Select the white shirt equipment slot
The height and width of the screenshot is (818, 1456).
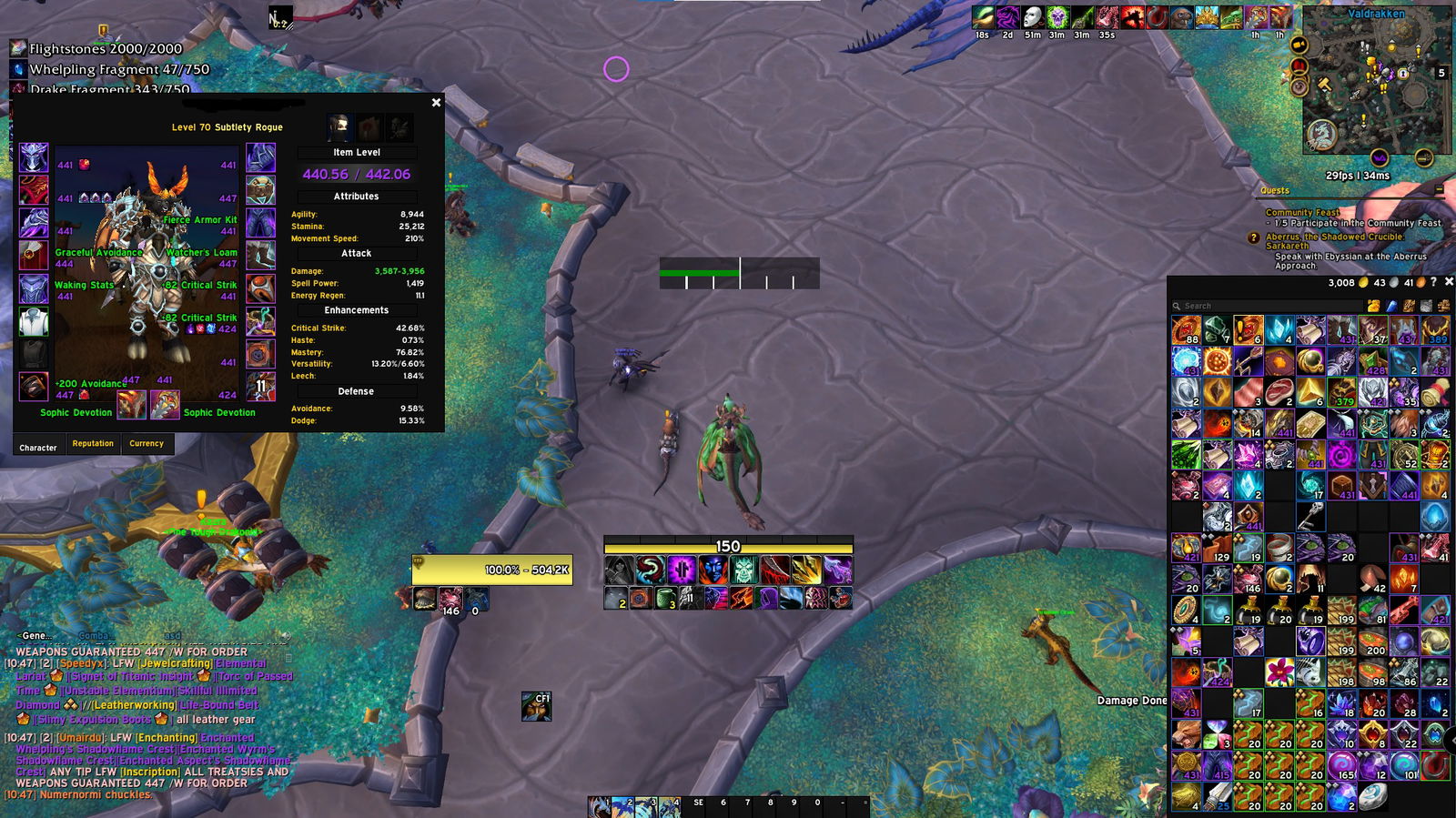(34, 321)
